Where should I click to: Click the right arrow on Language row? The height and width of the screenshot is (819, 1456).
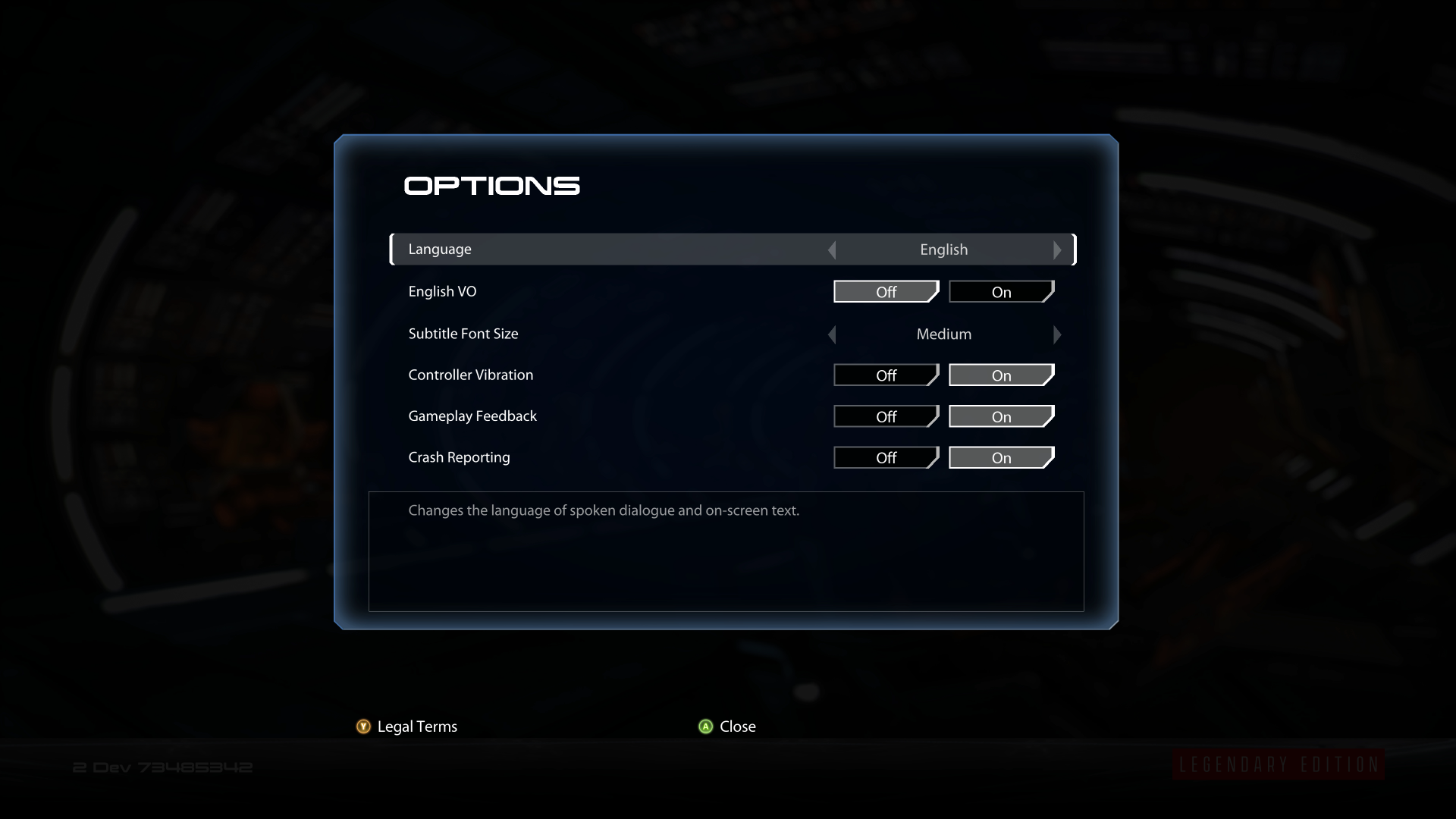click(1058, 249)
